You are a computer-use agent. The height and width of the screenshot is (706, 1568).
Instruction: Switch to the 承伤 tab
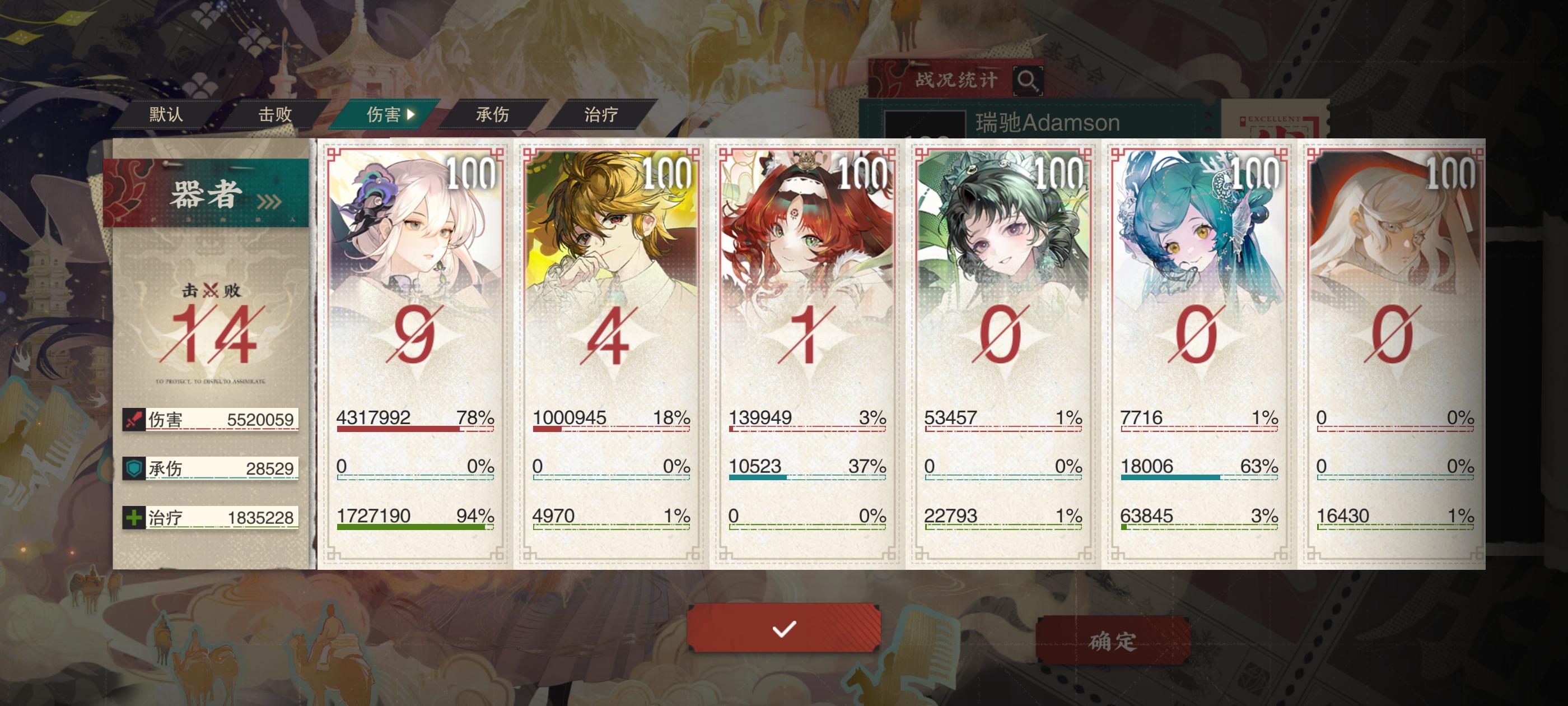[493, 113]
